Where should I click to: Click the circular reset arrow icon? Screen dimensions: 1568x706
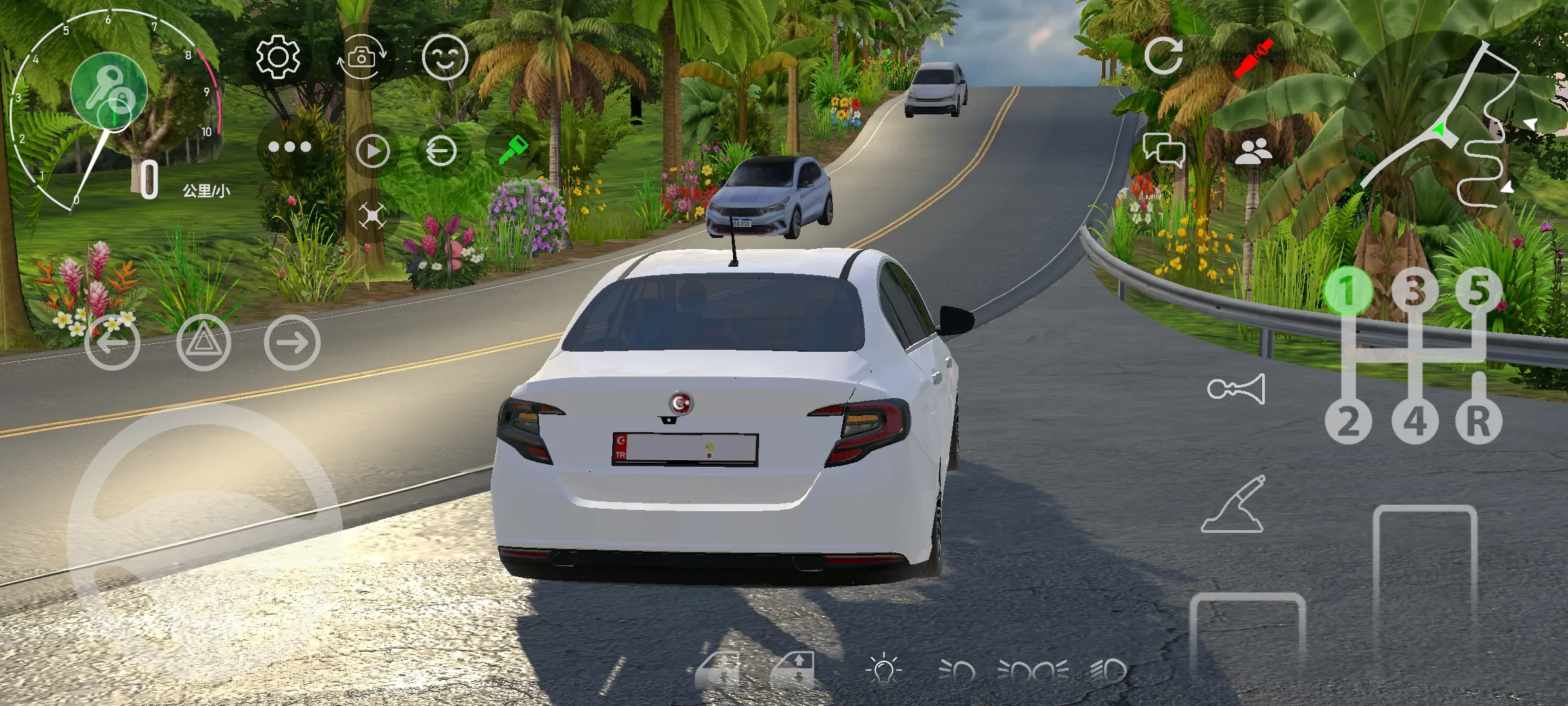click(1164, 56)
